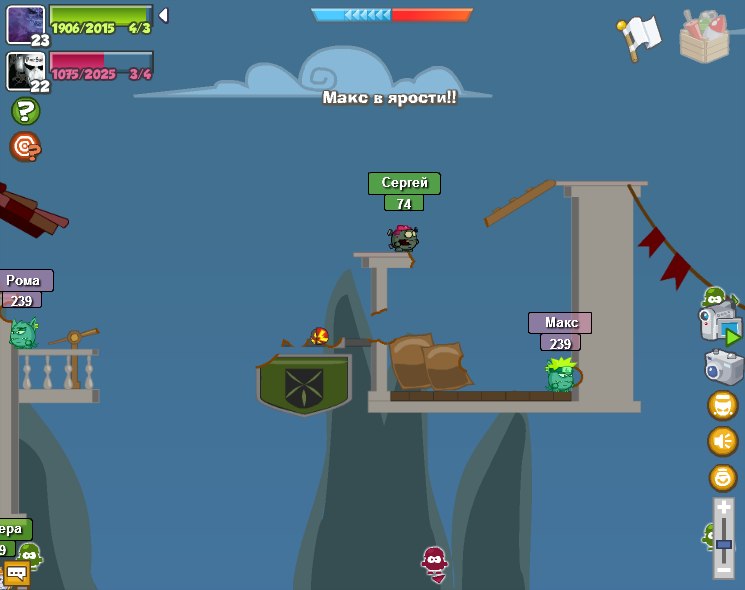Click the orange target hint button
The height and width of the screenshot is (590, 745).
tap(25, 147)
